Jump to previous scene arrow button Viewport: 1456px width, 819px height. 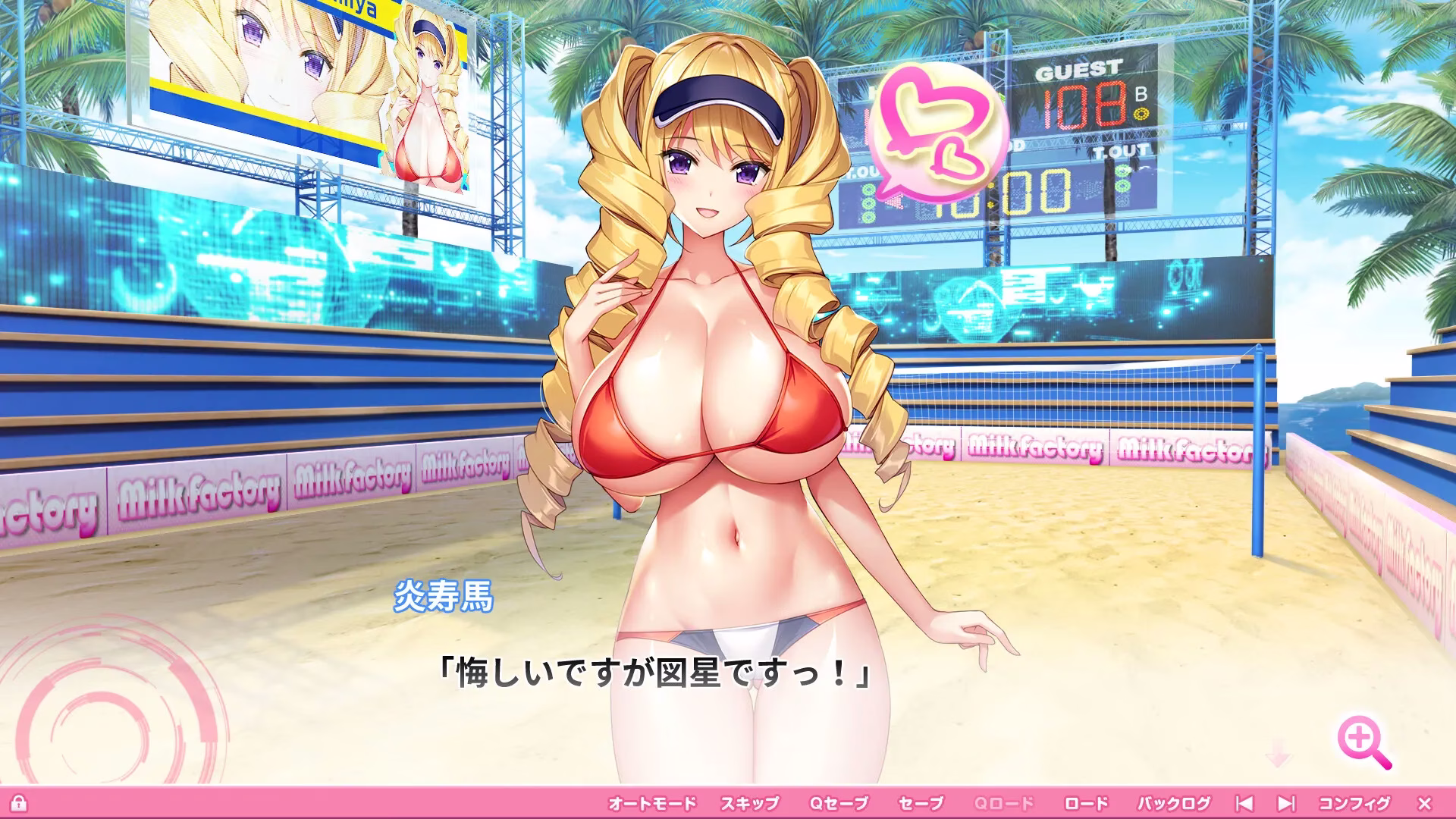1244,803
